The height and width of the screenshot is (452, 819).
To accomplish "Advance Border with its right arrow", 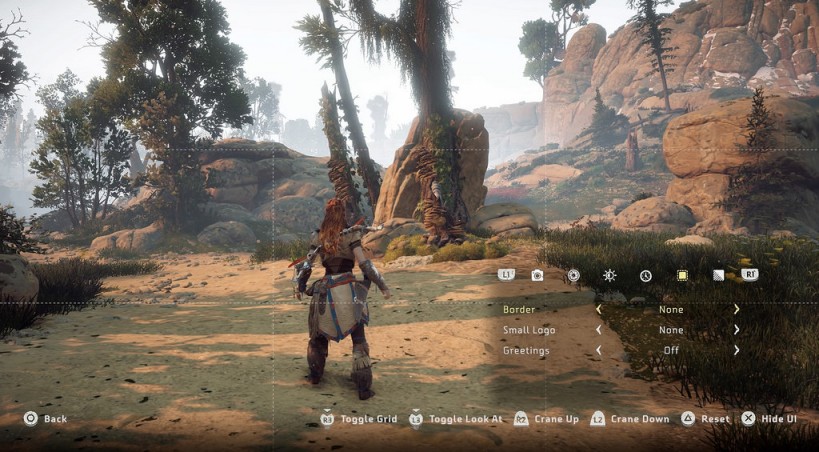I will coord(737,310).
